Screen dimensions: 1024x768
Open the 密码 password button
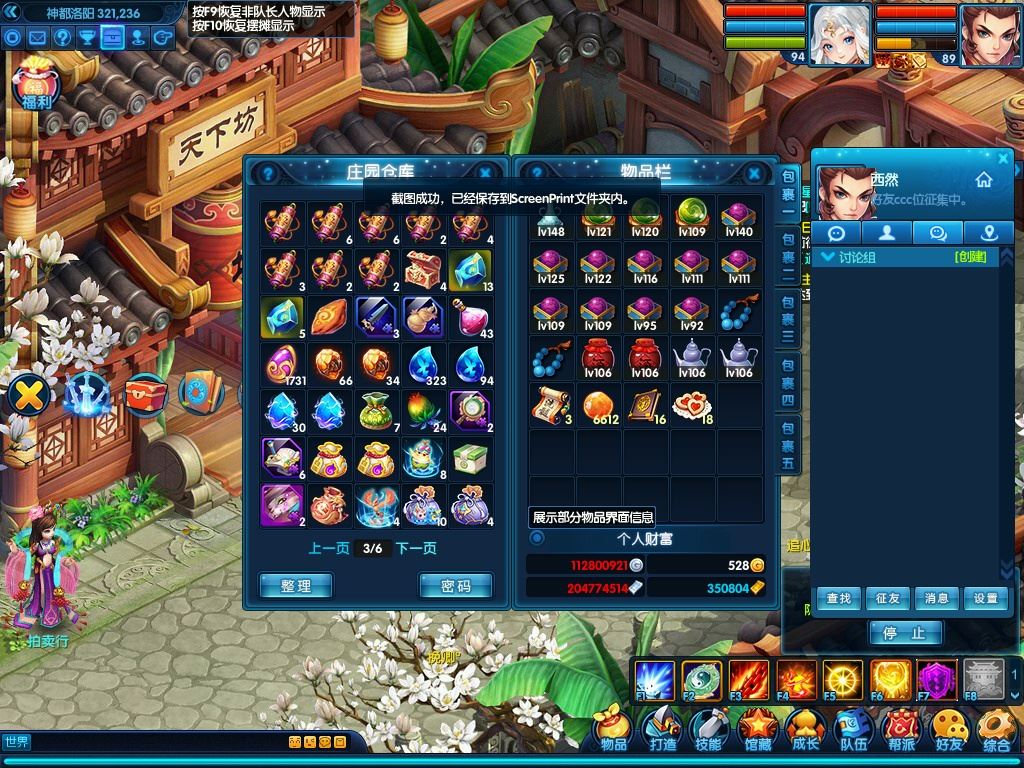tap(455, 586)
